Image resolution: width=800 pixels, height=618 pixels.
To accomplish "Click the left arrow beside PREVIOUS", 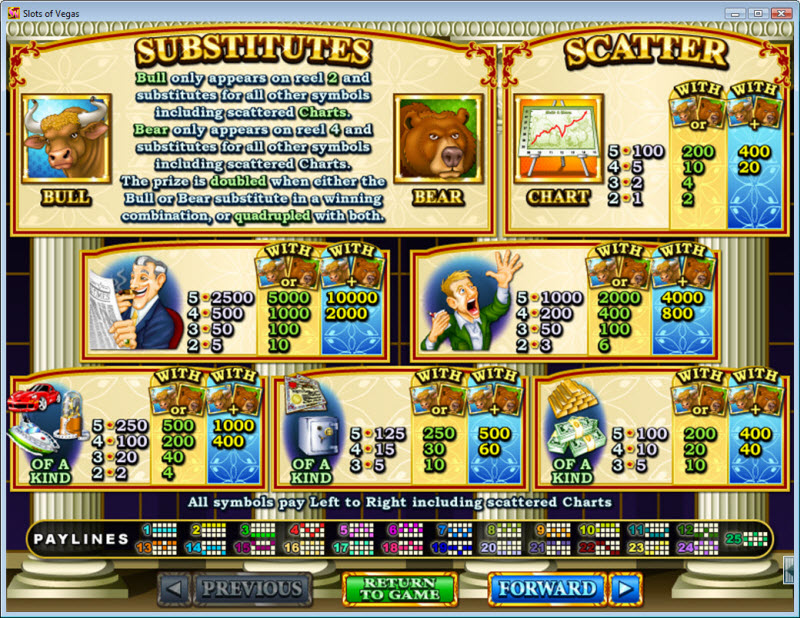I will point(174,589).
